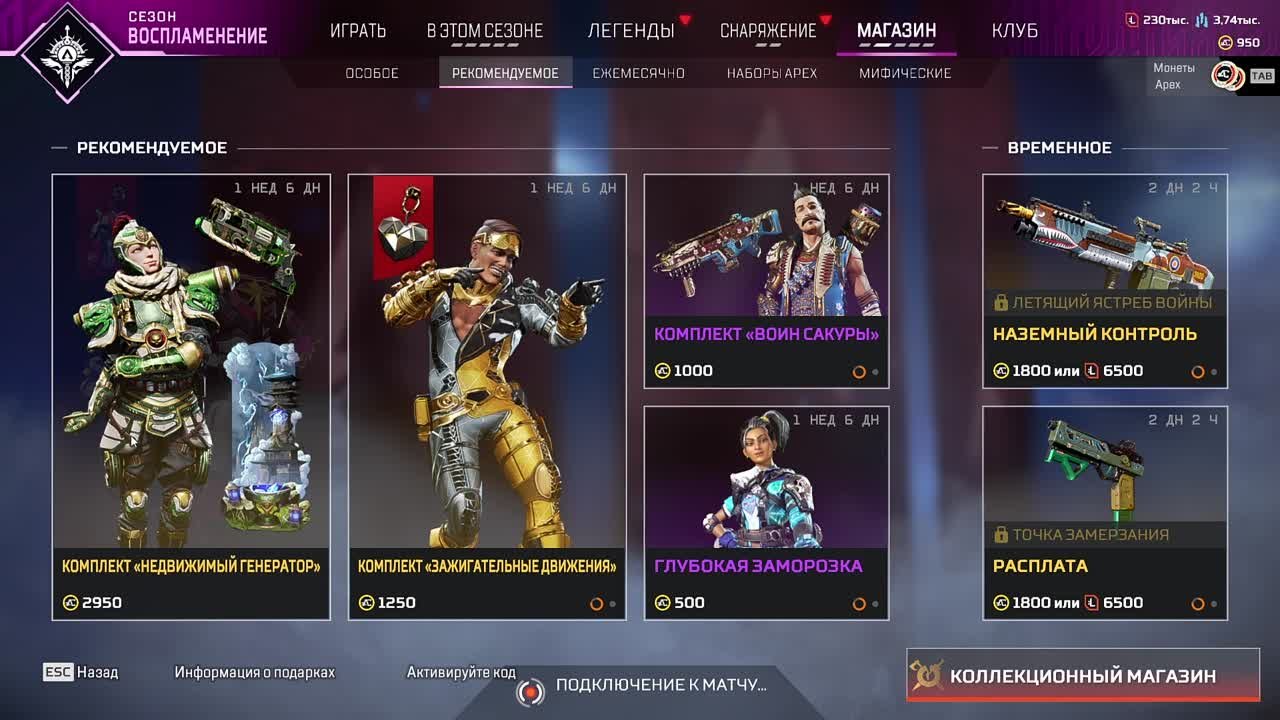The width and height of the screenshot is (1280, 720).
Task: Click Информация о подарках
Action: [x=255, y=672]
